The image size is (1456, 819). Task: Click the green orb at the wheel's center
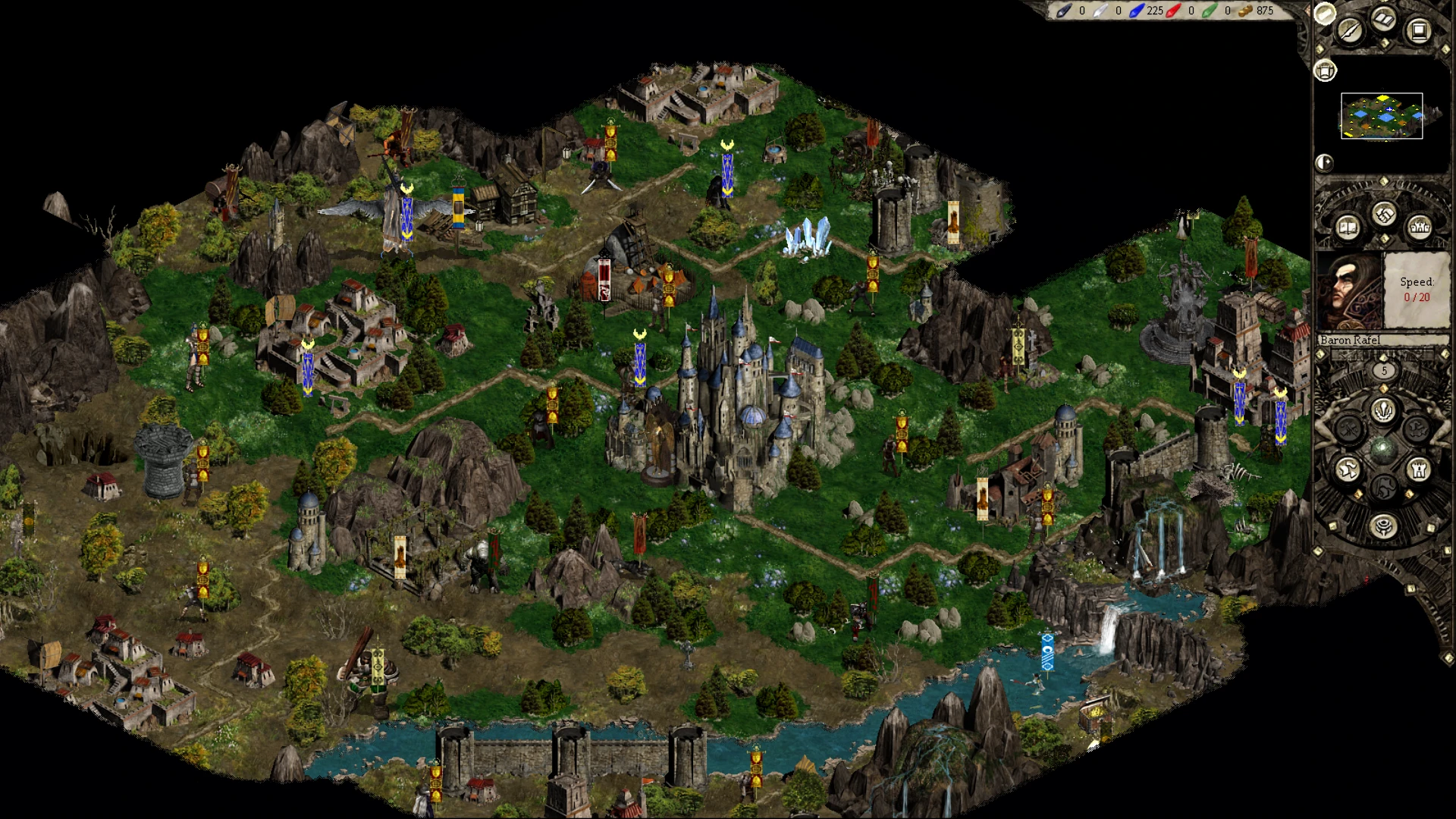point(1383,449)
